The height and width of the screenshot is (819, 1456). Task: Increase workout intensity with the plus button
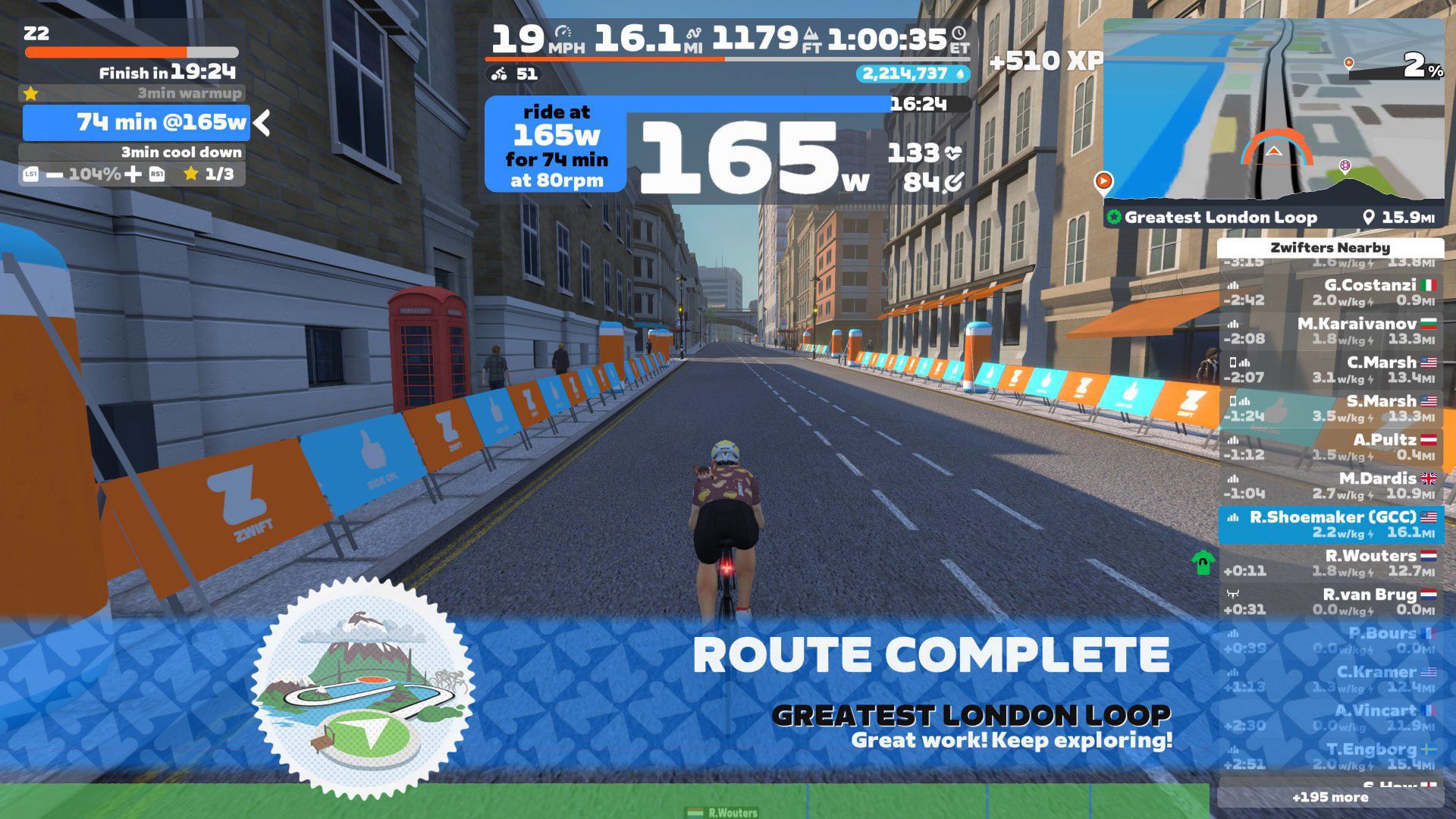(133, 174)
